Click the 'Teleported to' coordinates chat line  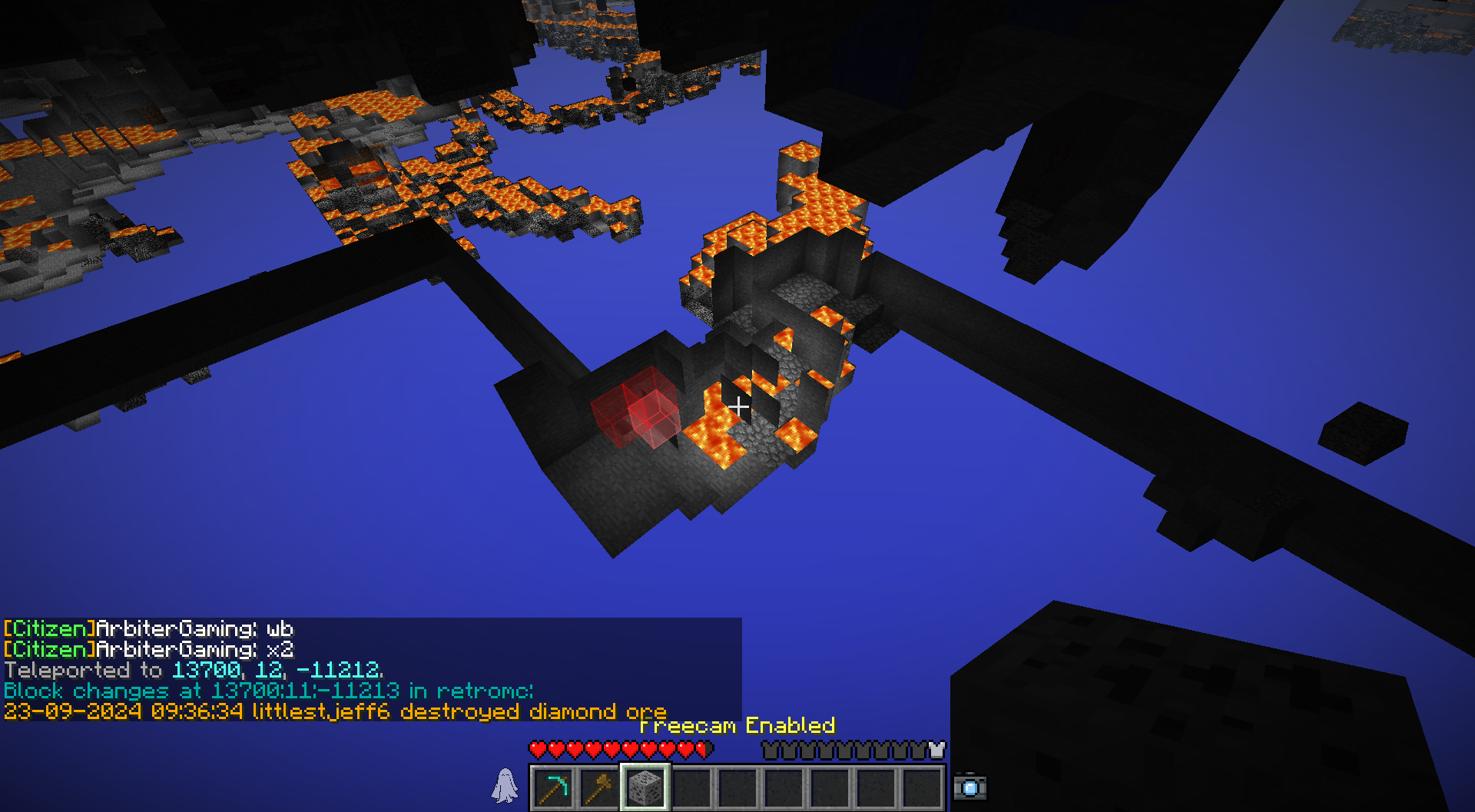pos(194,671)
